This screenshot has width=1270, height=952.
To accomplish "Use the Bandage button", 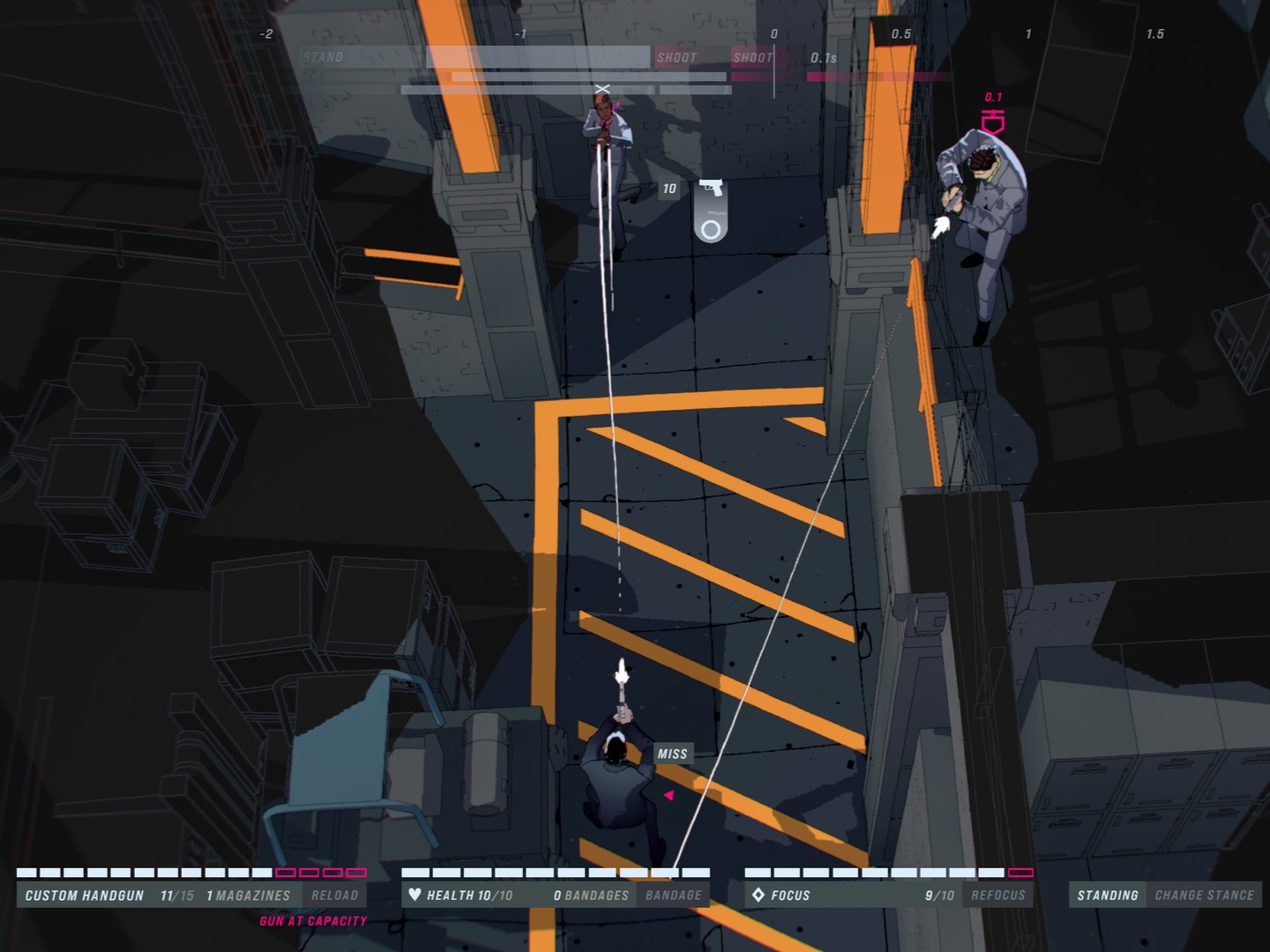I will click(x=673, y=895).
